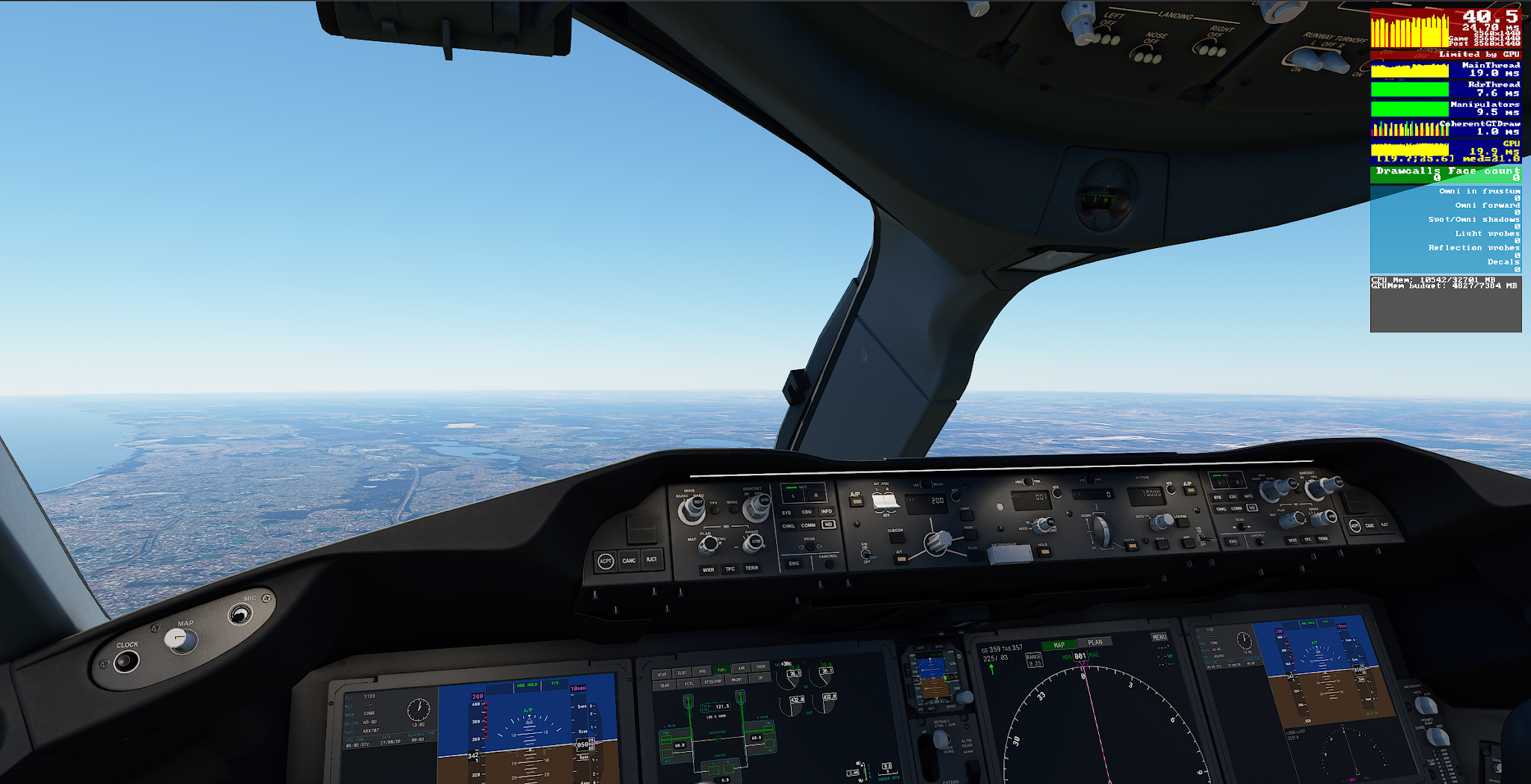Select the ND display mode button

click(828, 524)
